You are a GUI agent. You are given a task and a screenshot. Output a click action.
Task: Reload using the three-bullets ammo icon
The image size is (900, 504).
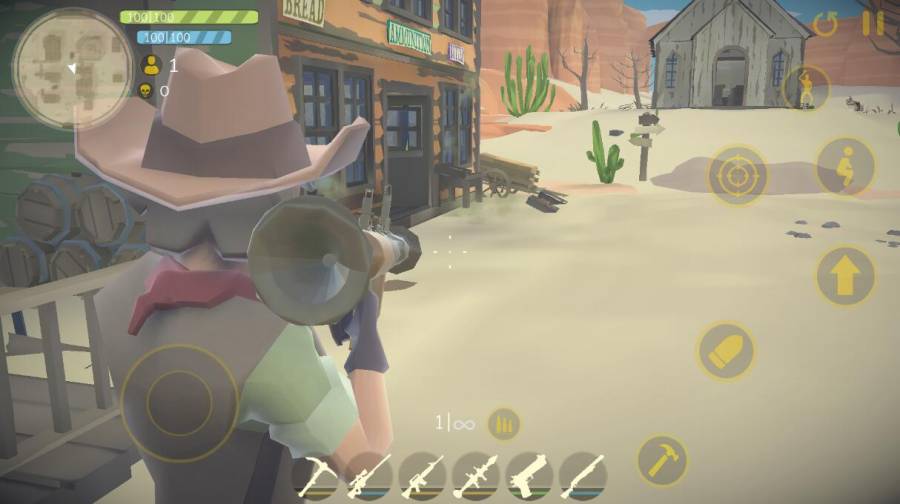504,423
